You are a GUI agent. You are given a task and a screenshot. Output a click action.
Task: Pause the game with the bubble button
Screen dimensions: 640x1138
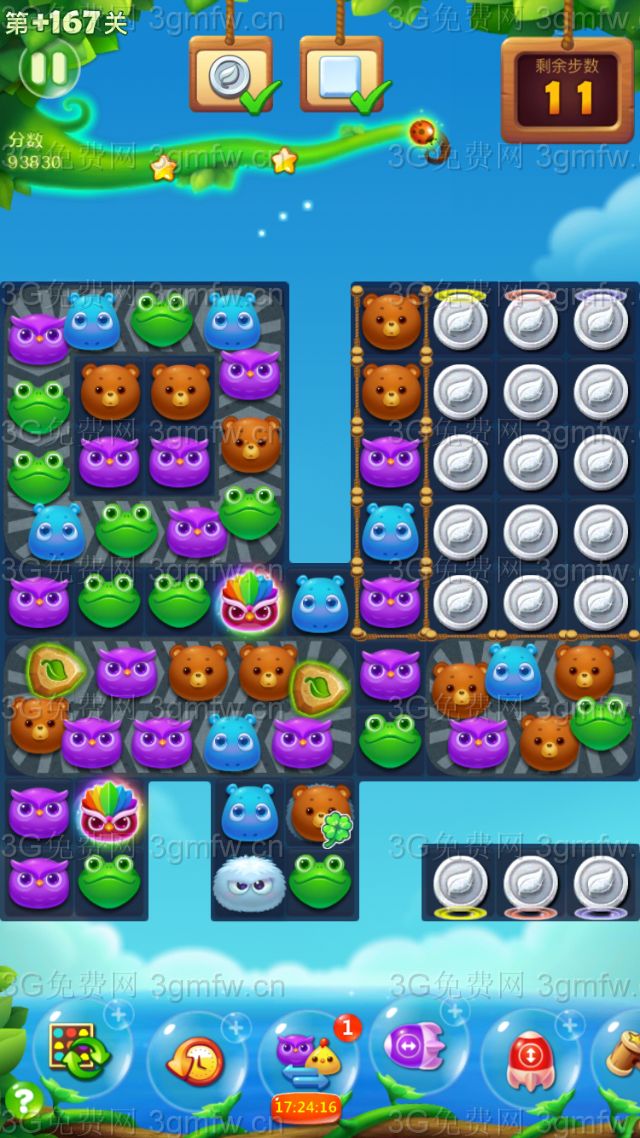tap(48, 69)
